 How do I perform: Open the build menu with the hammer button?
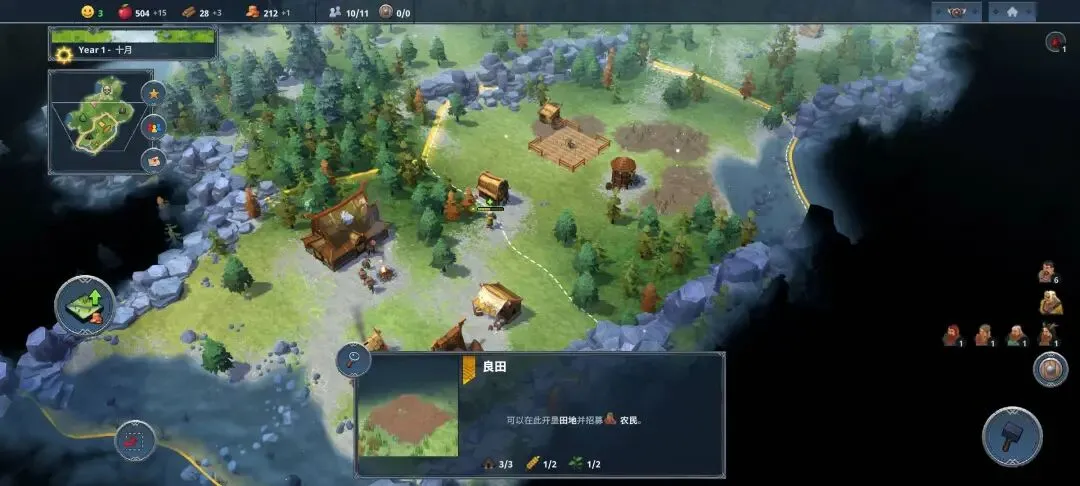(x=1012, y=436)
